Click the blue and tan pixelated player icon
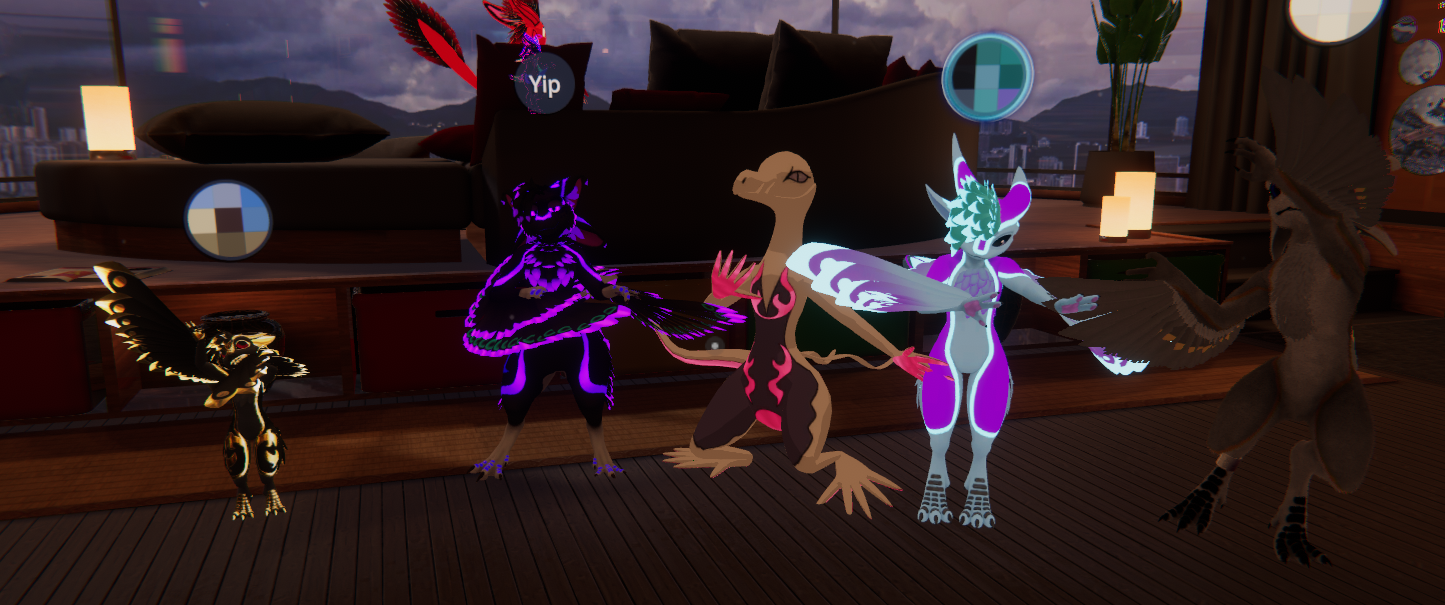Viewport: 1445px width, 605px height. coord(228,220)
